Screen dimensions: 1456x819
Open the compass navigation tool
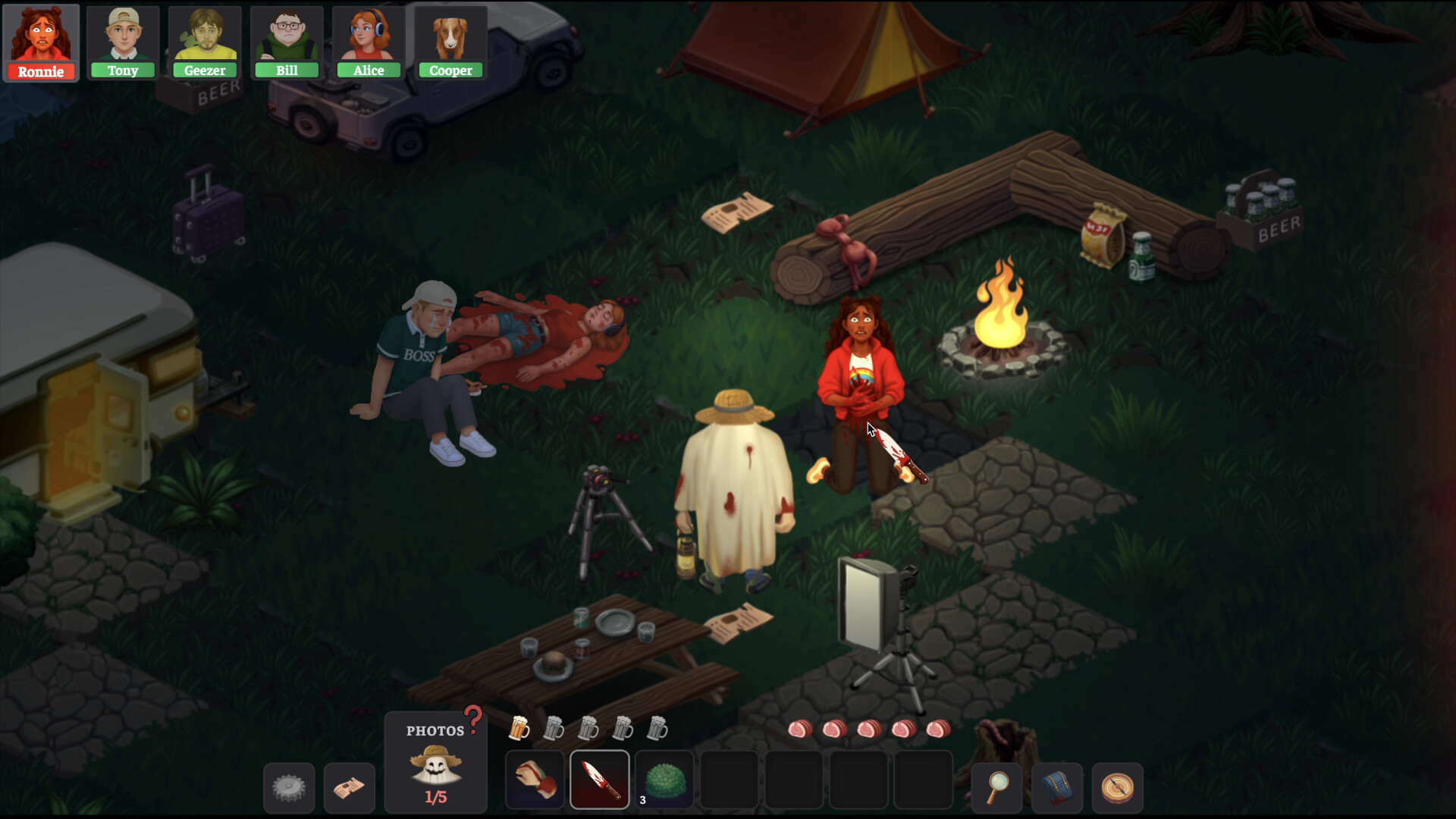[1115, 787]
